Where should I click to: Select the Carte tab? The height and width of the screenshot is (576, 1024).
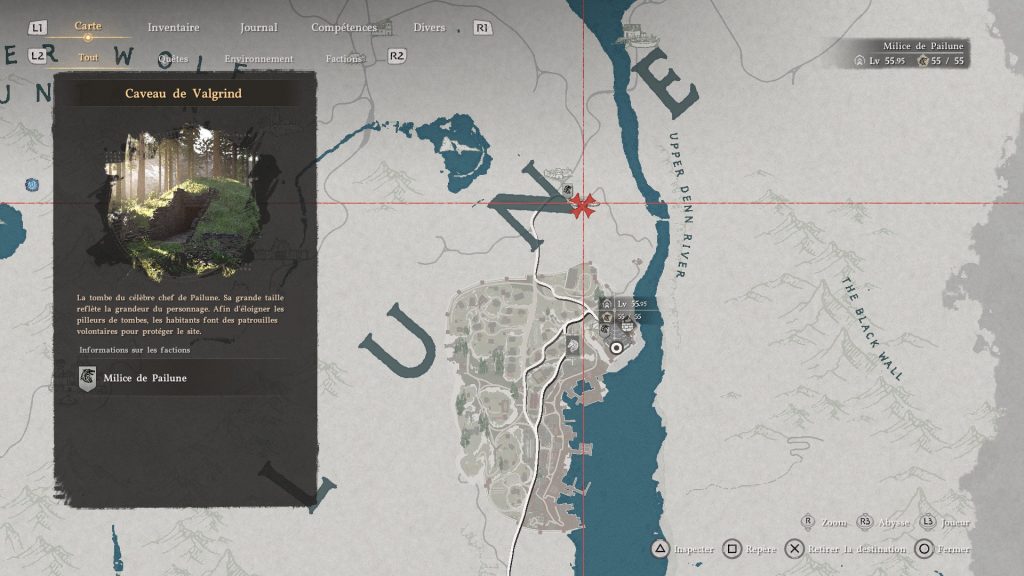tap(88, 26)
